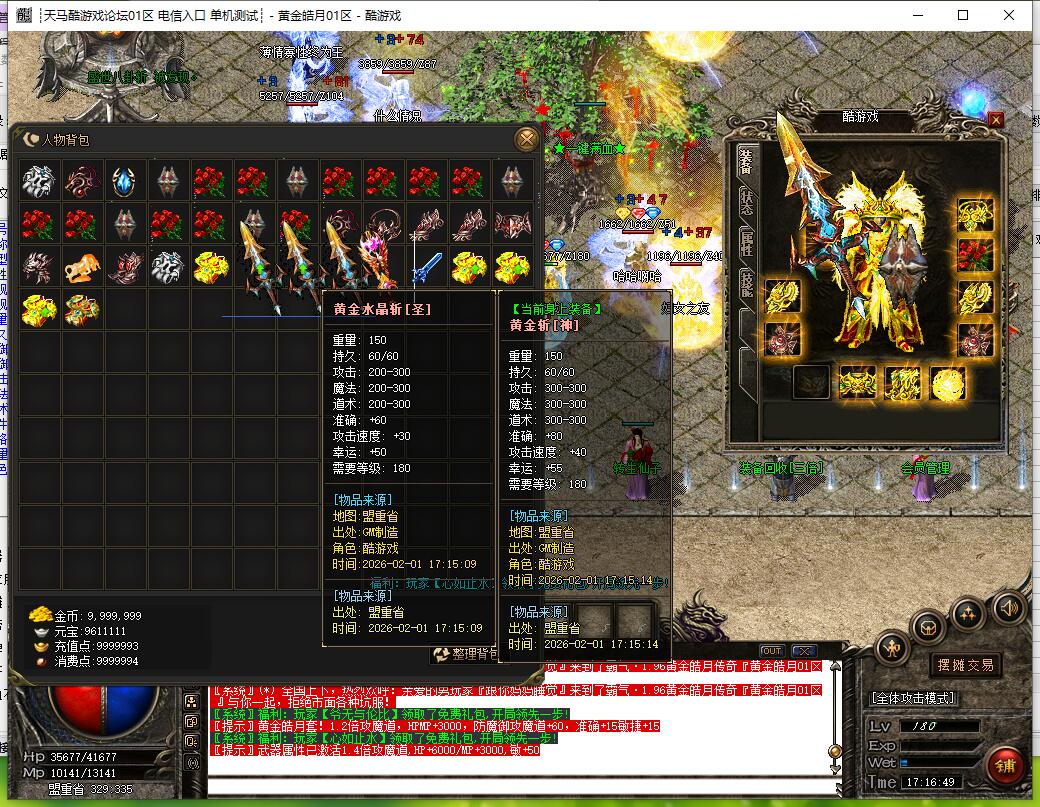This screenshot has height=807, width=1040.
Task: Open the red 铺 shop button
Action: tap(1004, 766)
